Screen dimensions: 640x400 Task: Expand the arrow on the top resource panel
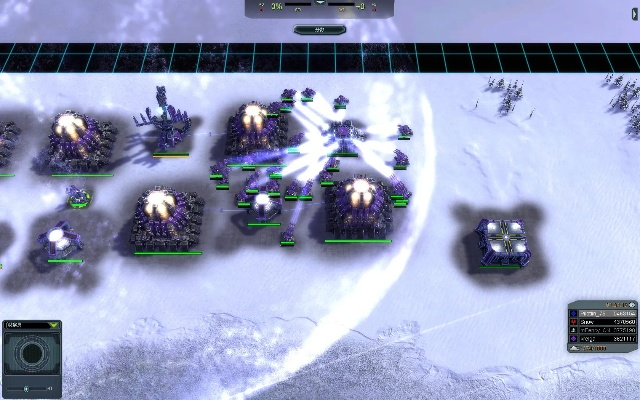(320, 3)
